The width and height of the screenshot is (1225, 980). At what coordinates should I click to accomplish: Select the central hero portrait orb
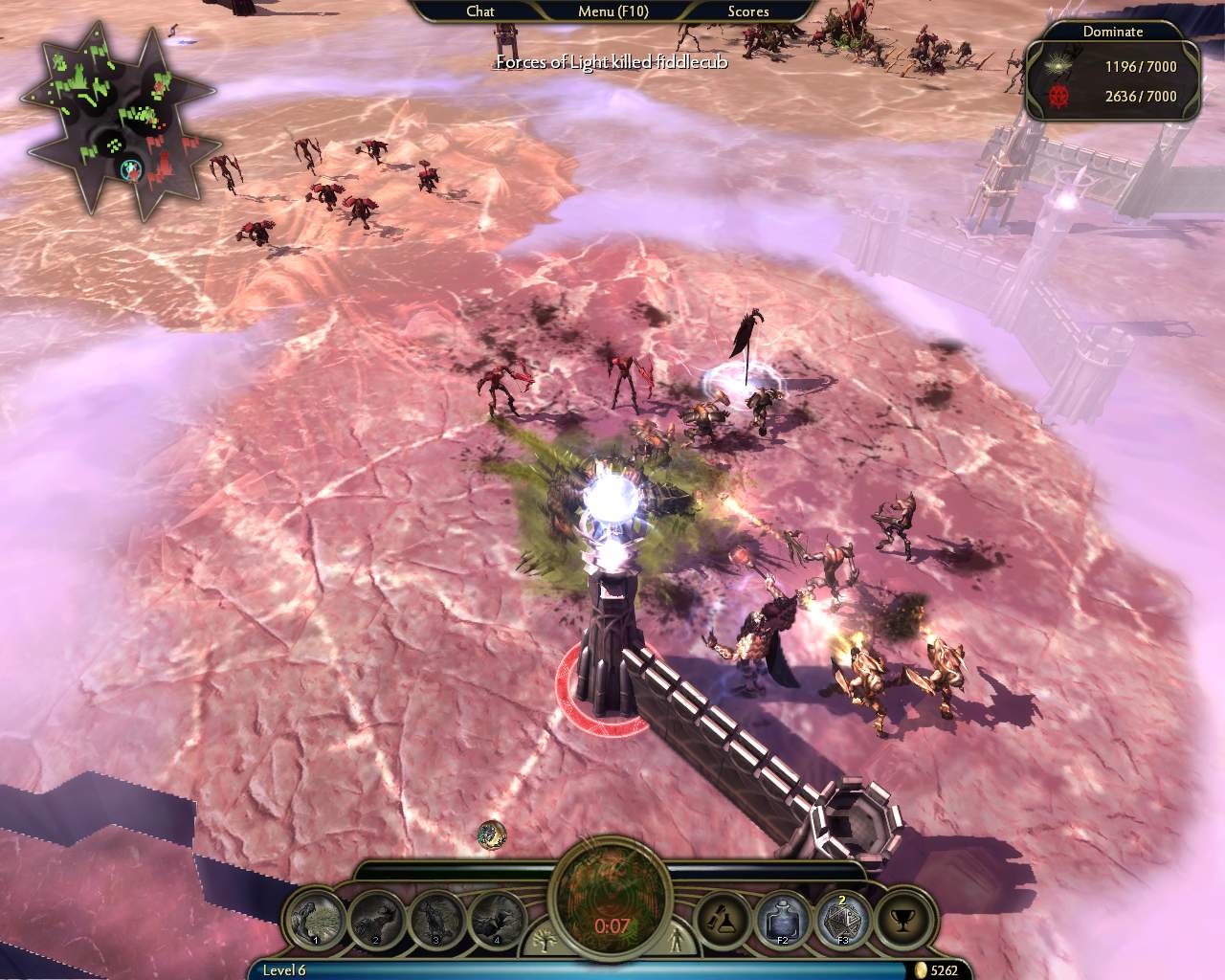[x=611, y=902]
